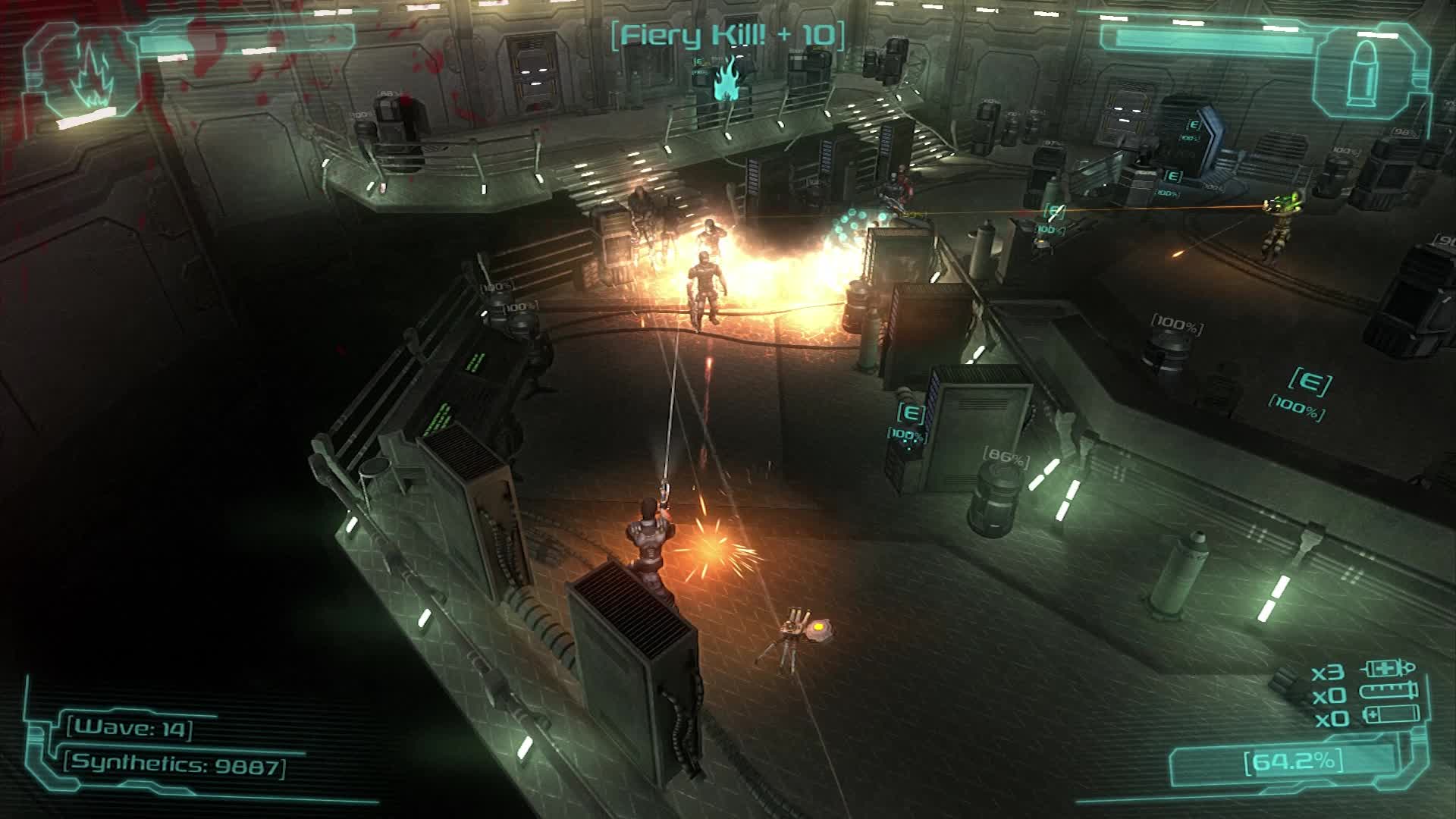
Task: Select the empty syringe item icon
Action: point(1389,692)
